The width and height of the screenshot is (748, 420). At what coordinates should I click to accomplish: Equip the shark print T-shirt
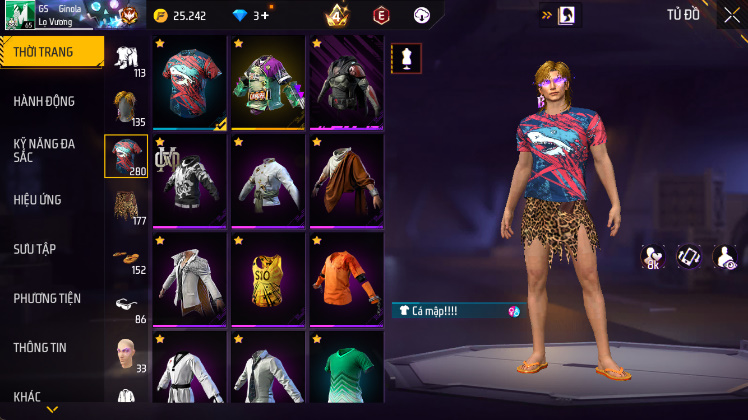point(190,83)
